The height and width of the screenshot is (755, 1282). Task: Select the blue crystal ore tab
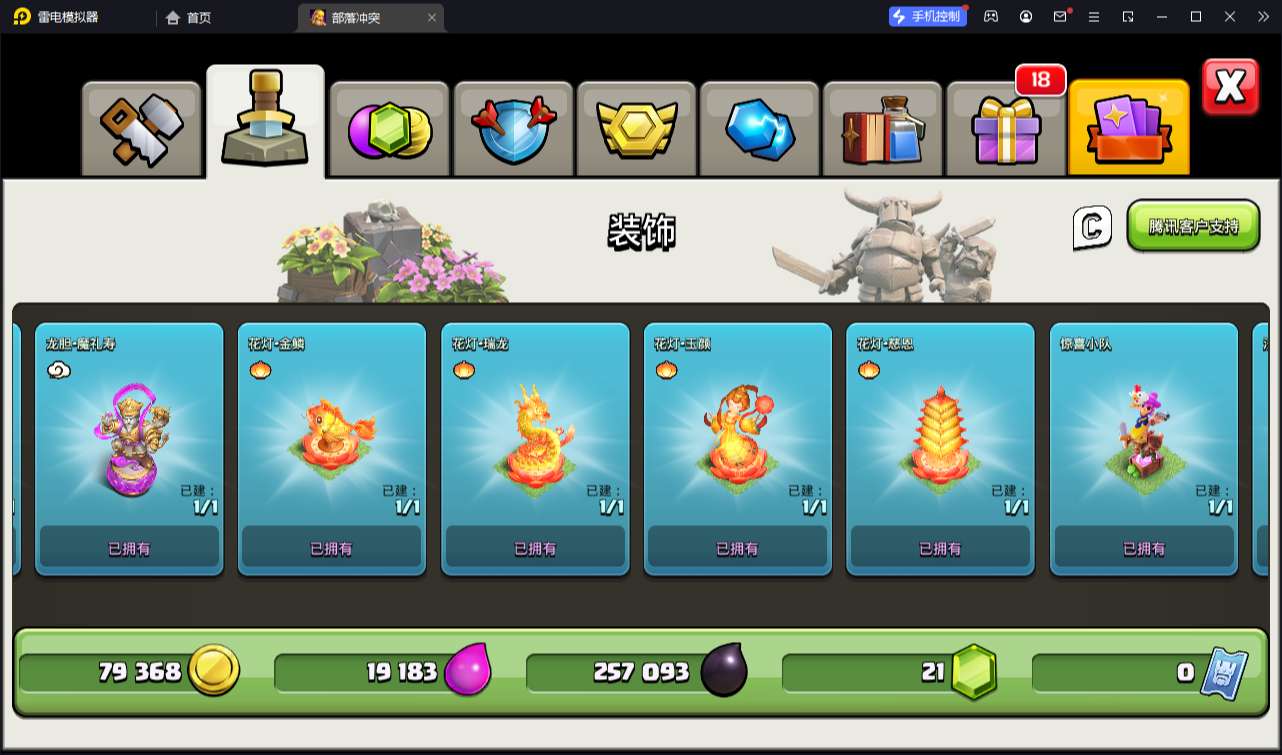pyautogui.click(x=760, y=129)
